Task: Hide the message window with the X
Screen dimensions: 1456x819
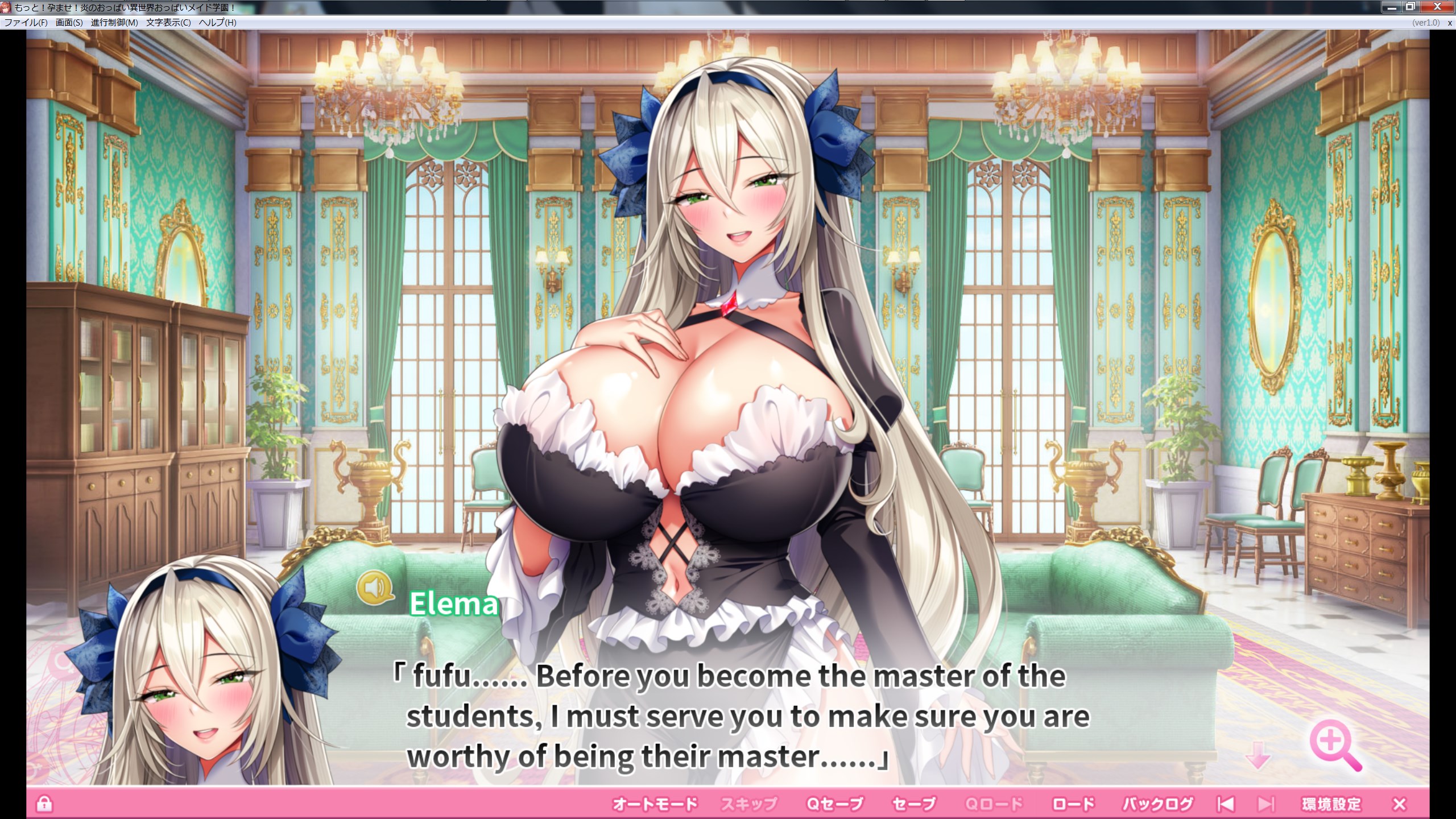Action: [x=1400, y=804]
